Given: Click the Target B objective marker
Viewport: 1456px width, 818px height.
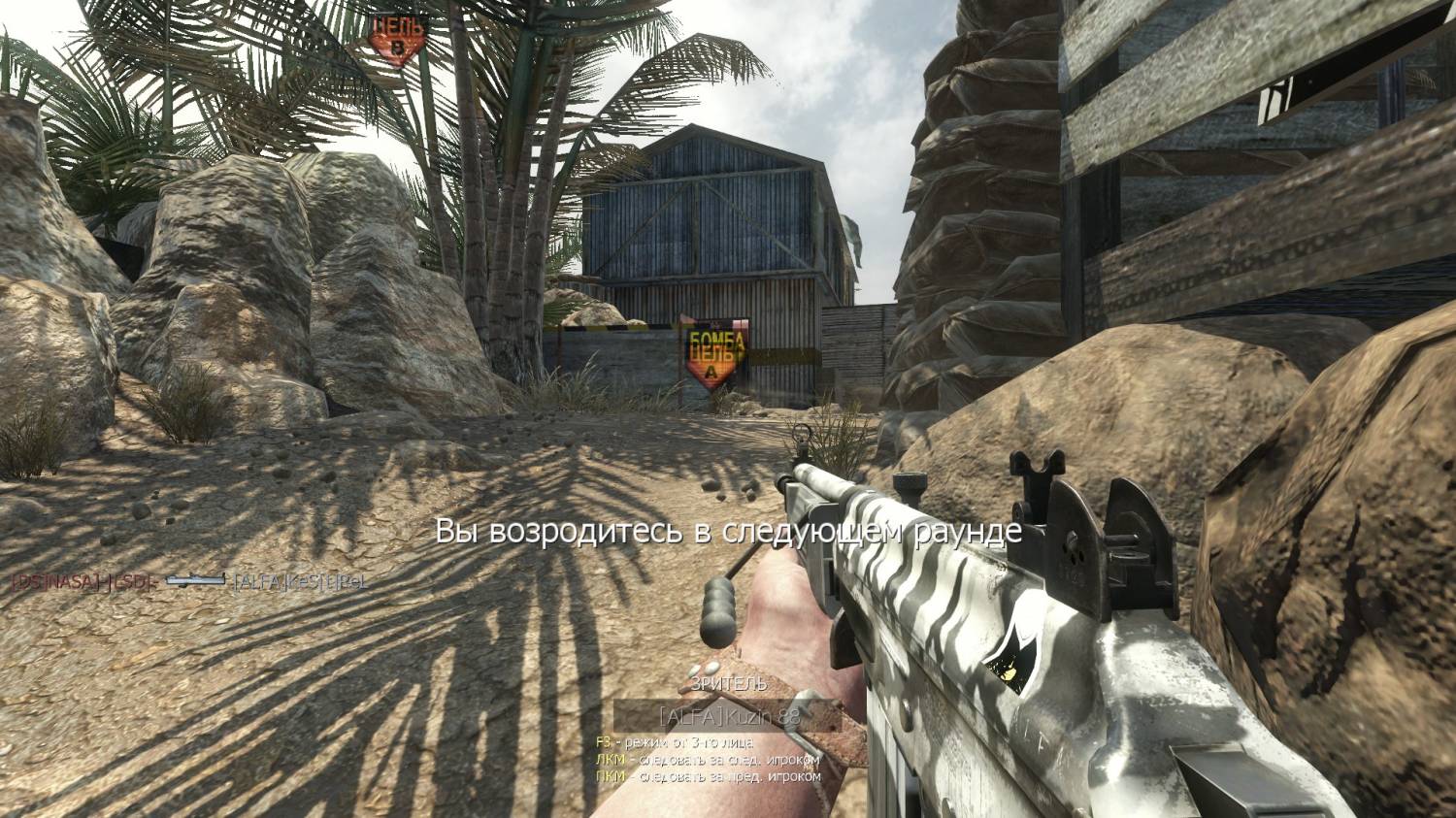Looking at the screenshot, I should click(396, 40).
